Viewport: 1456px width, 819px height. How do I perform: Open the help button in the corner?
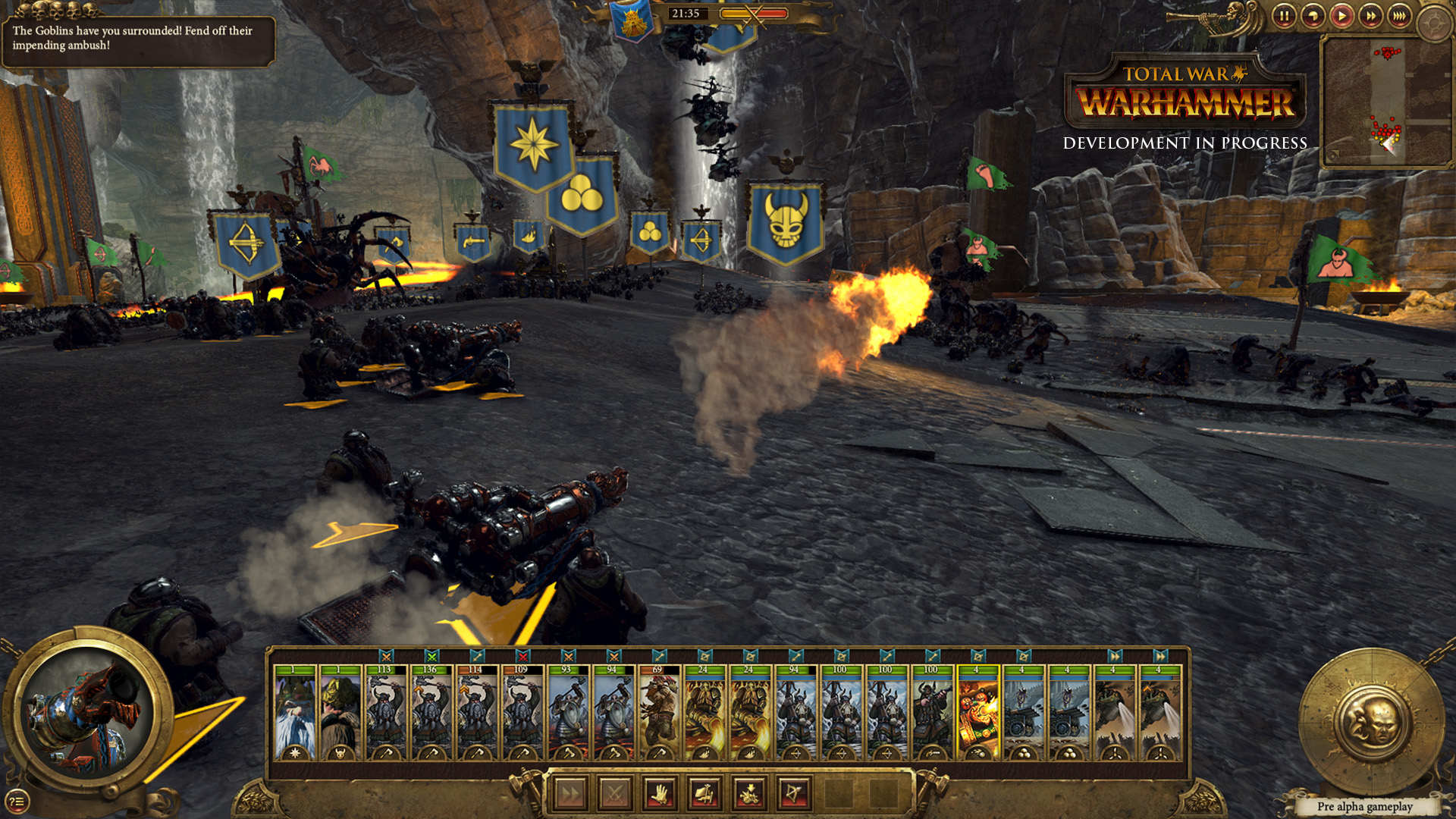coord(17,801)
